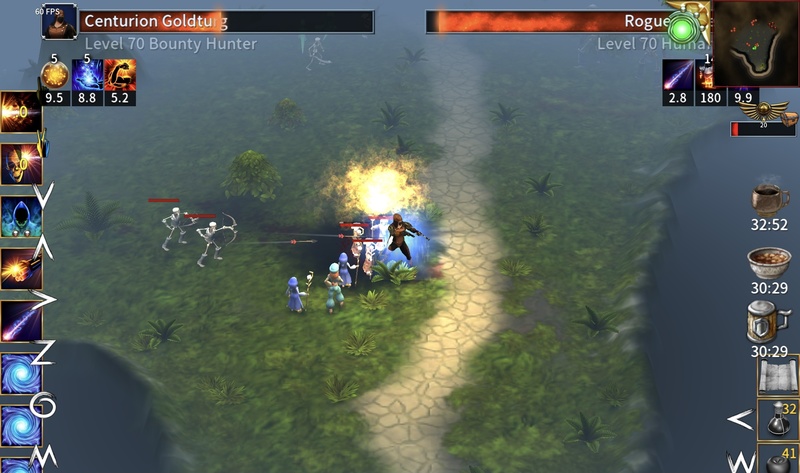
Task: Use the dark potion with count 41
Action: (x=776, y=461)
